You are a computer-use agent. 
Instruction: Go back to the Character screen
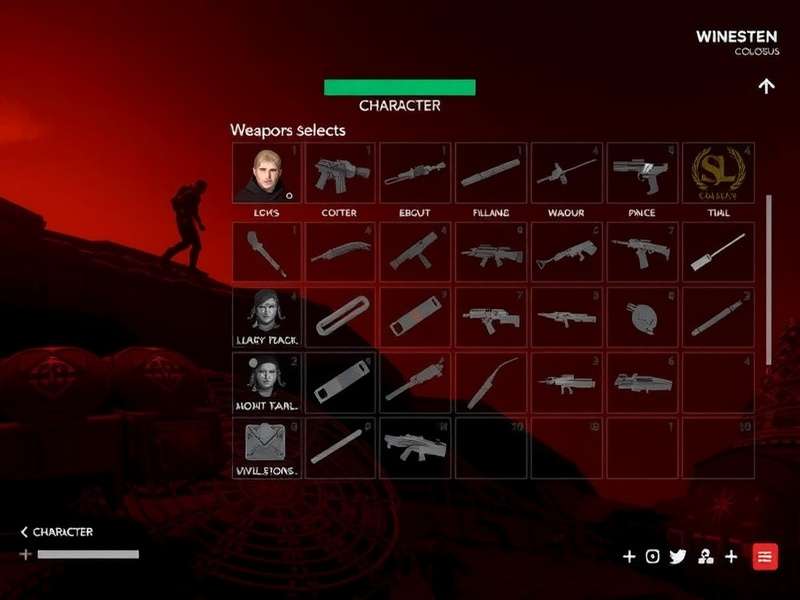(x=57, y=532)
